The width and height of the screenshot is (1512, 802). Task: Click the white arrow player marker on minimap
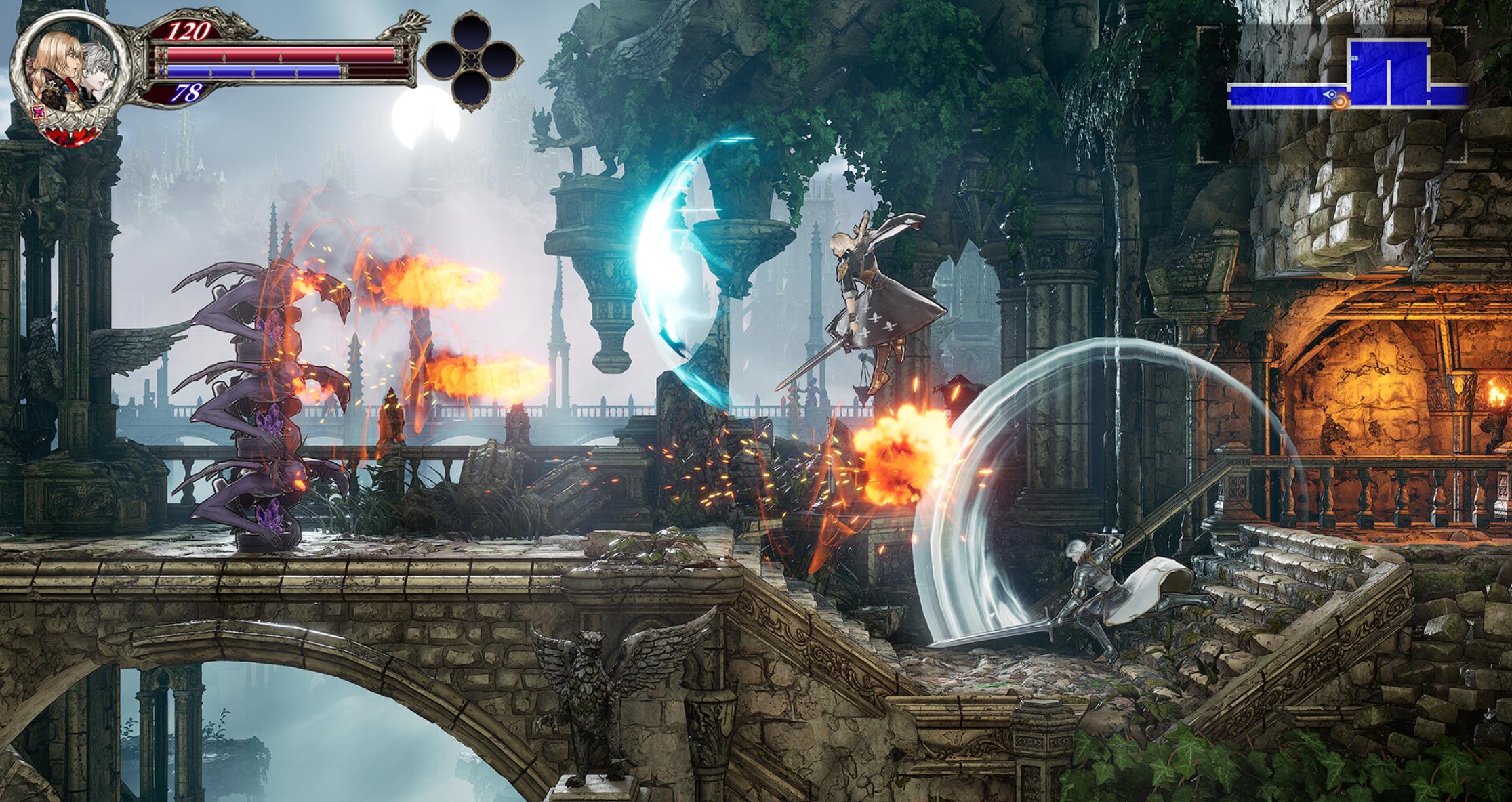point(1329,96)
